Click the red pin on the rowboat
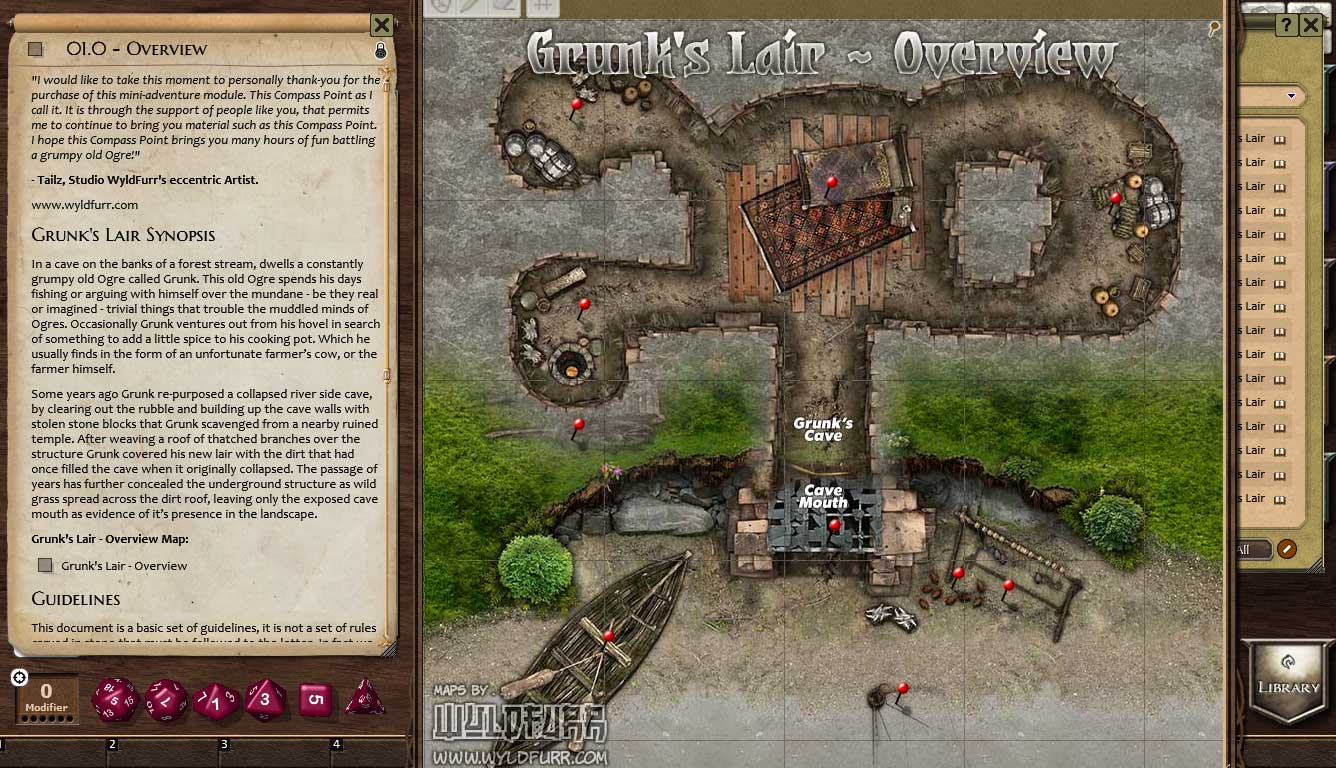Image resolution: width=1336 pixels, height=768 pixels. 608,636
